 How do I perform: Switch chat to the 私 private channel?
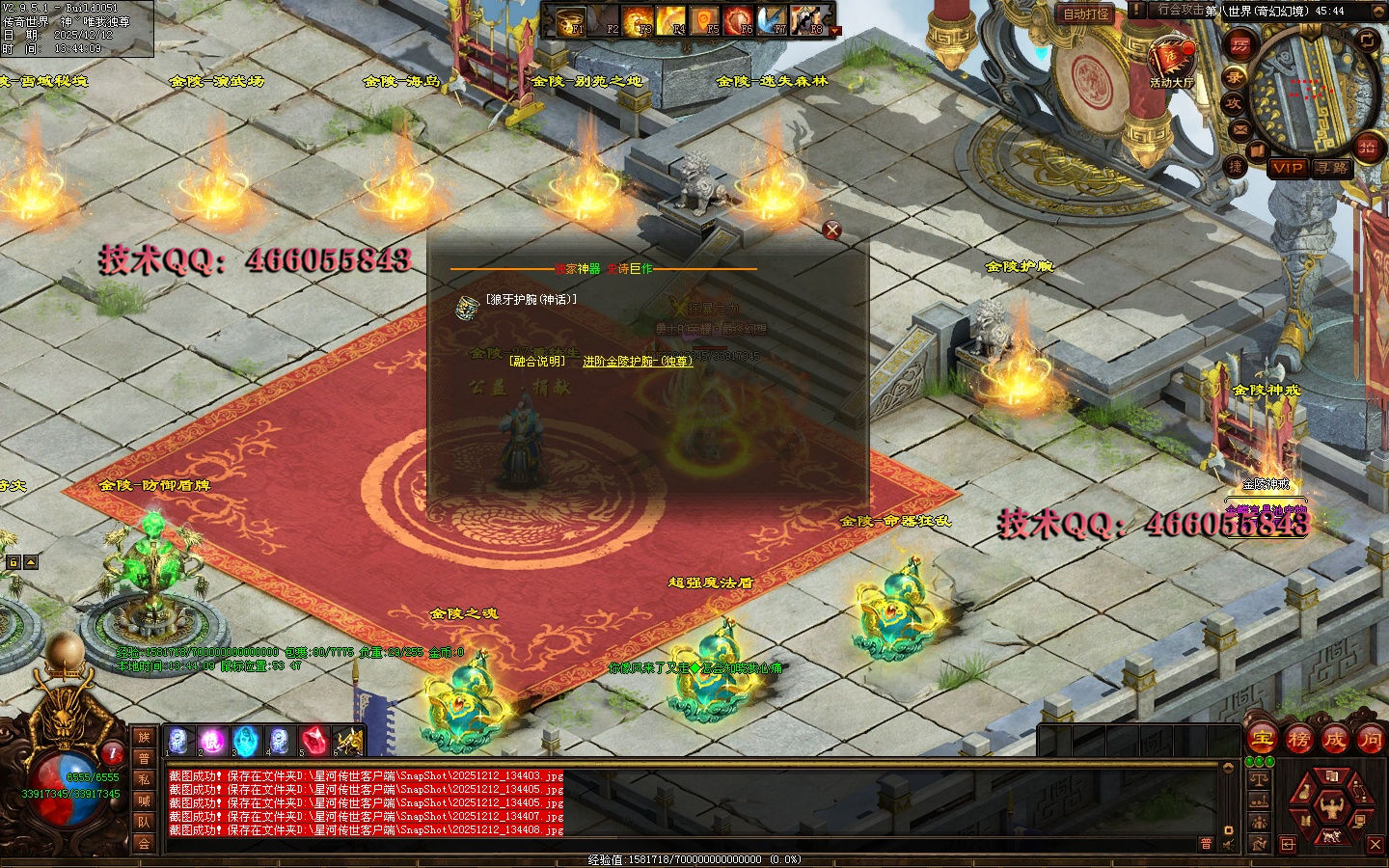pos(144,779)
